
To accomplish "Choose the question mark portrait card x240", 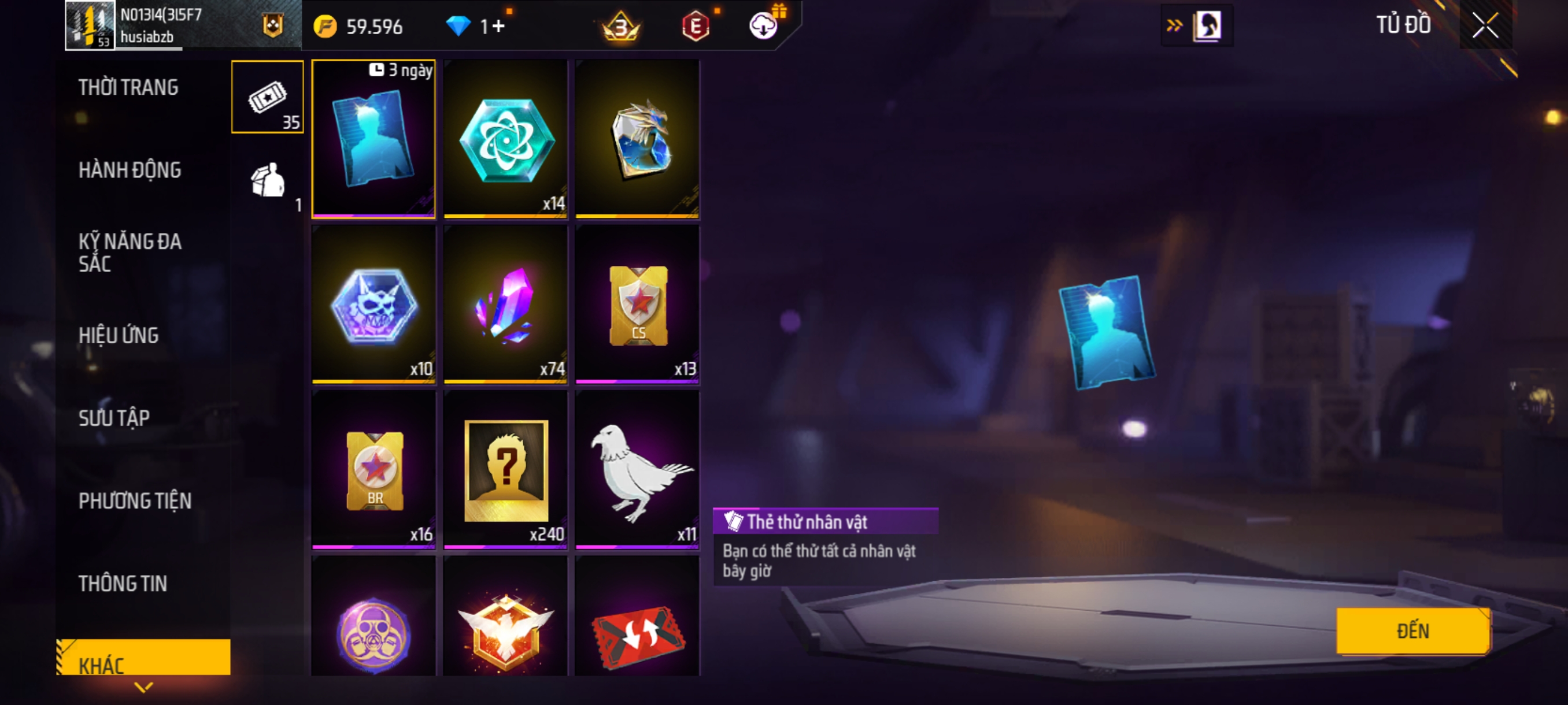I will [x=505, y=470].
